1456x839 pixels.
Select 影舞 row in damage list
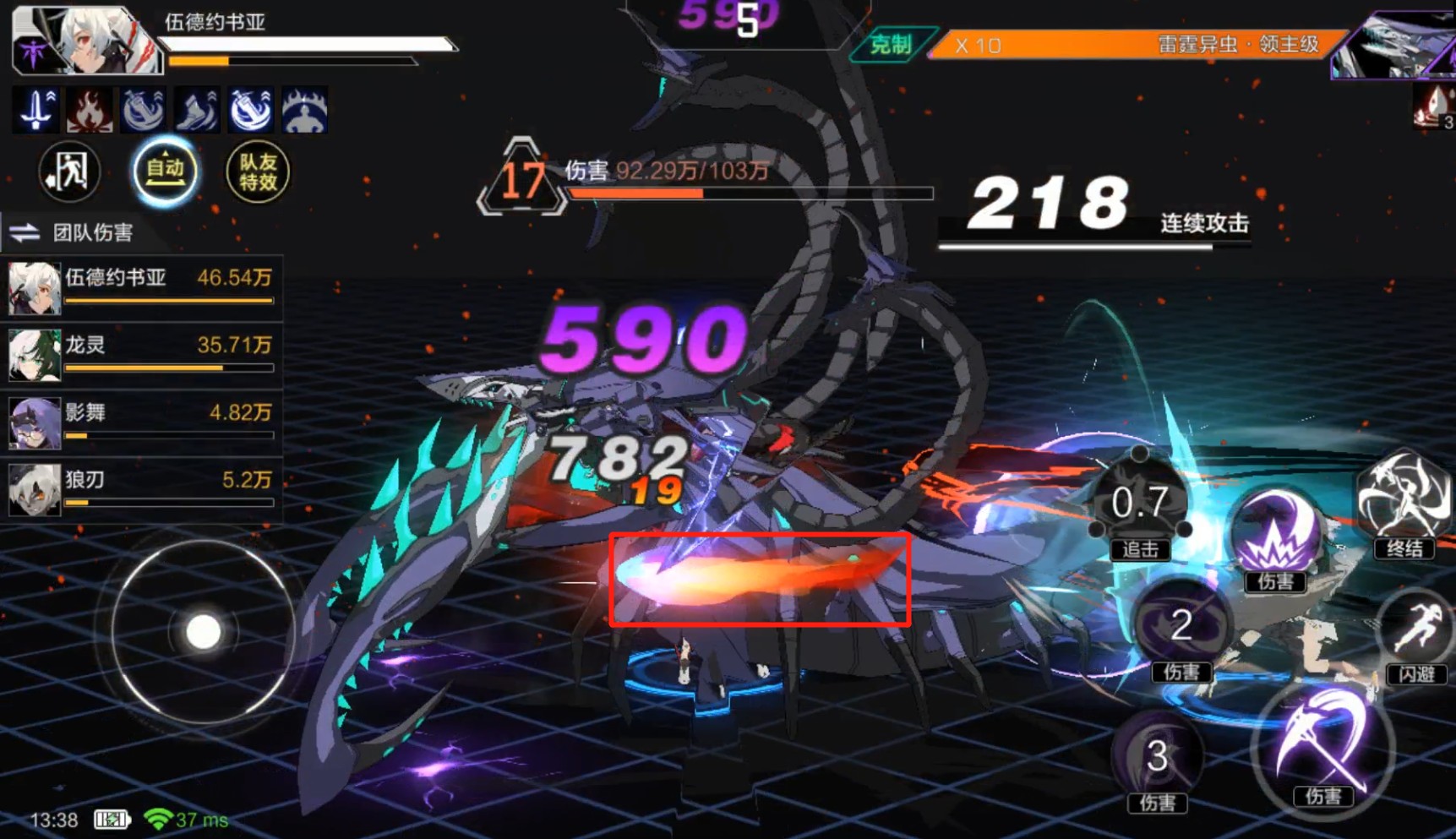[141, 421]
